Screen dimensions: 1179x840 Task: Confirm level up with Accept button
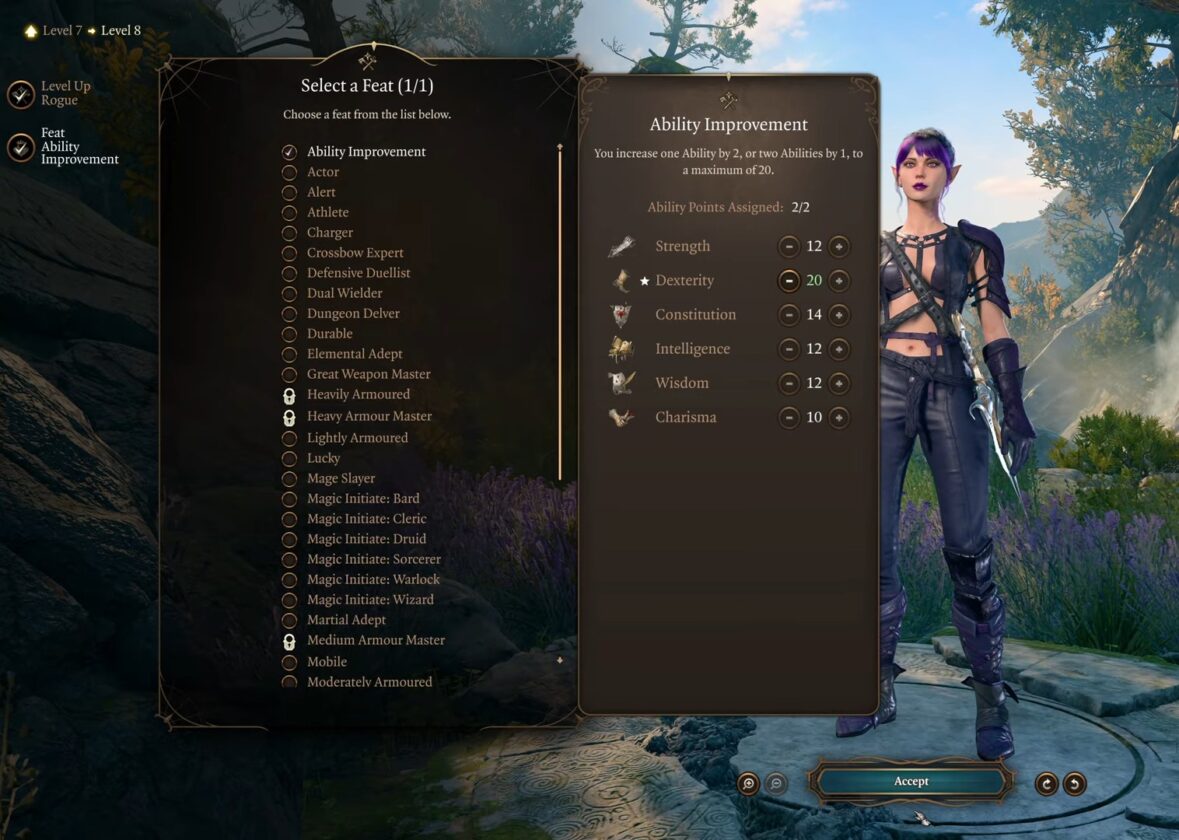point(910,781)
